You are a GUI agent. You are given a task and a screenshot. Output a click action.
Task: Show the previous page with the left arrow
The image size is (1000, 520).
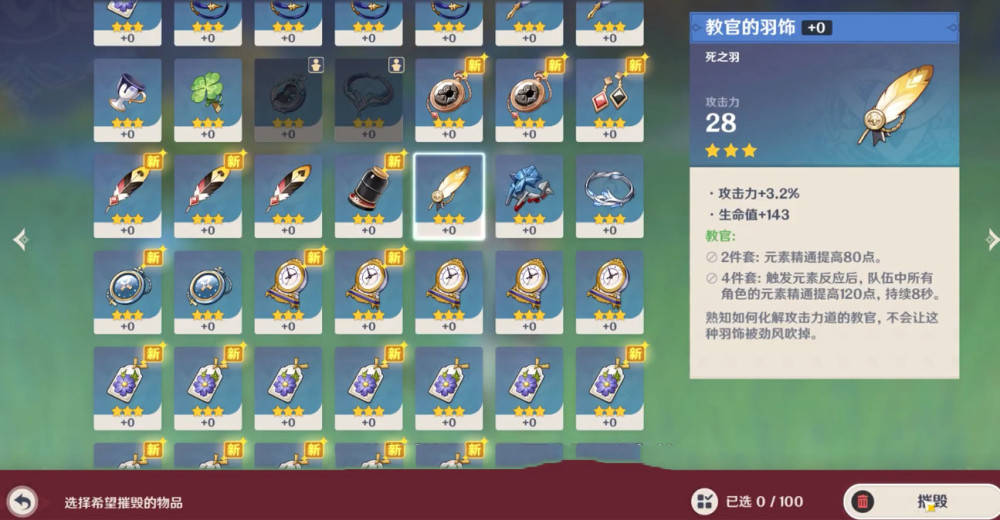click(x=20, y=240)
